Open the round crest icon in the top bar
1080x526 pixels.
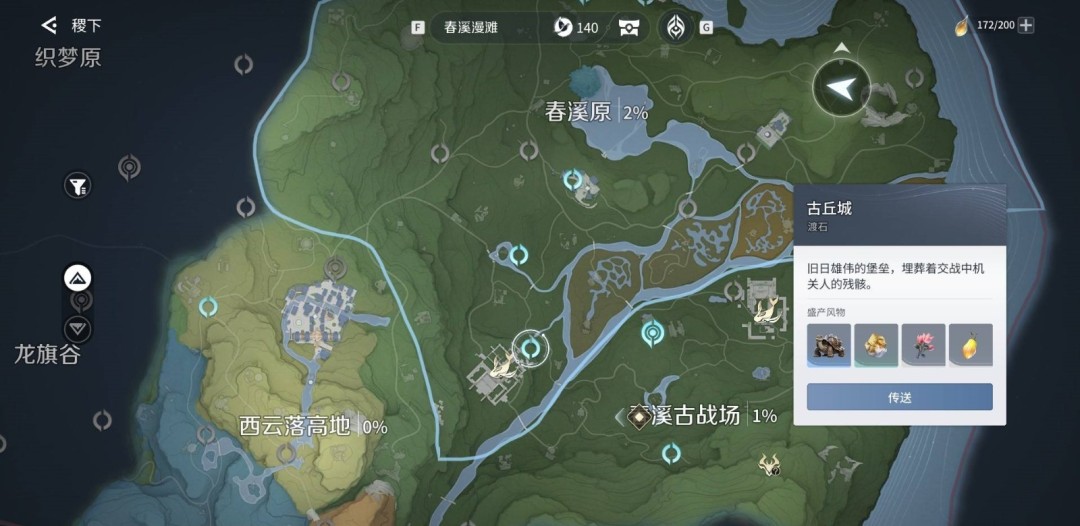pos(676,27)
